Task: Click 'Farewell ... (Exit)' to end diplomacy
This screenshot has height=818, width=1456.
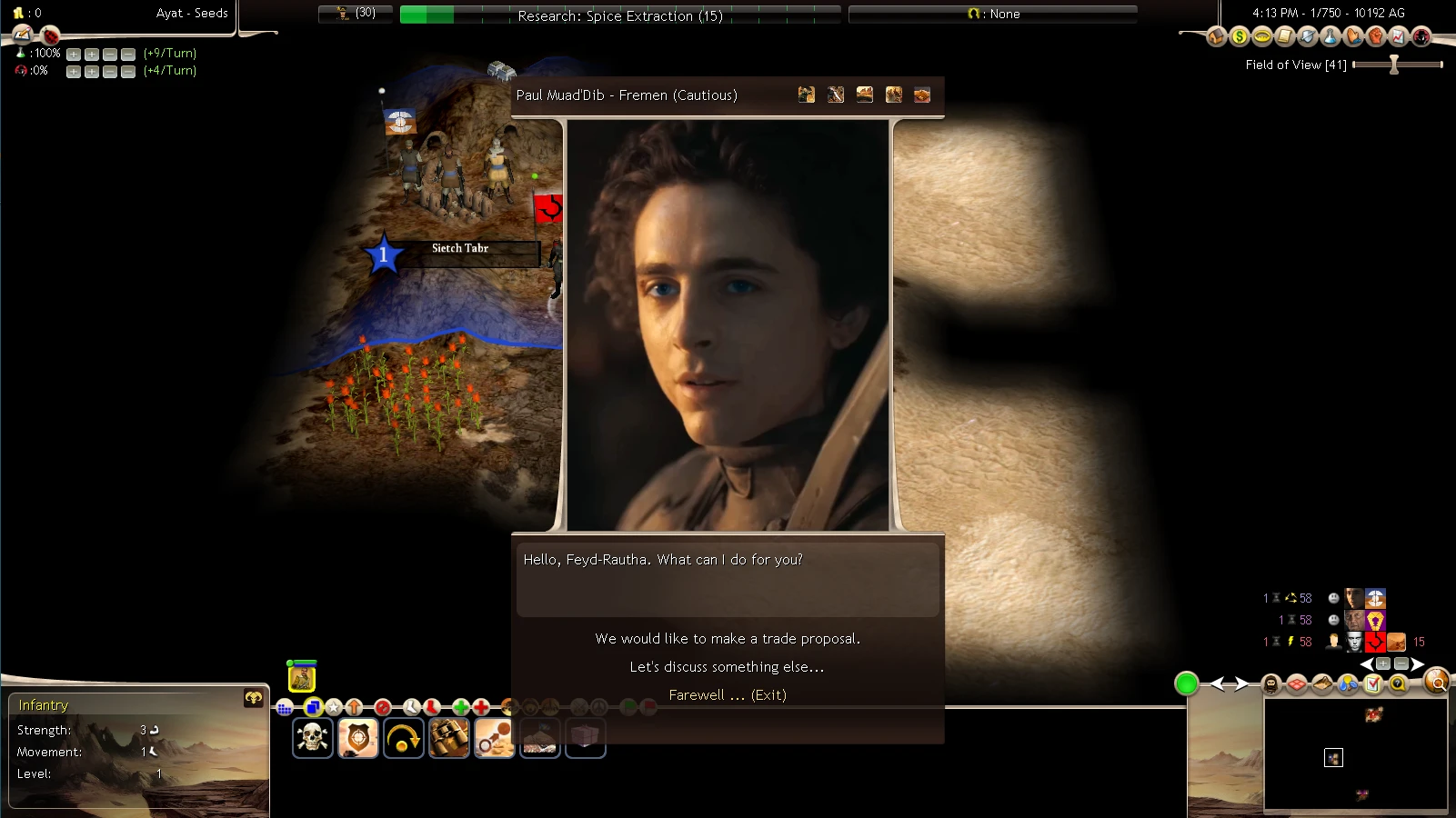Action: [x=727, y=694]
